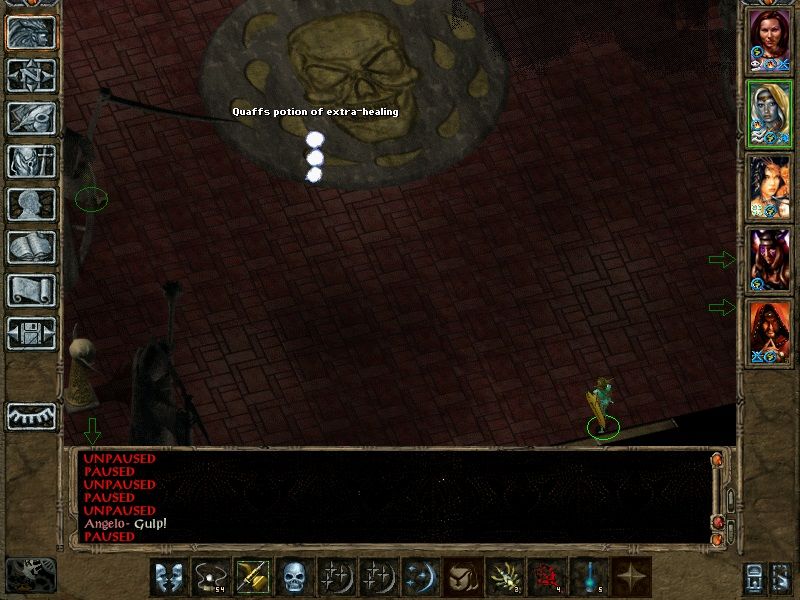The image size is (800, 600).
Task: Open the priest scroll
Action: pyautogui.click(x=32, y=290)
